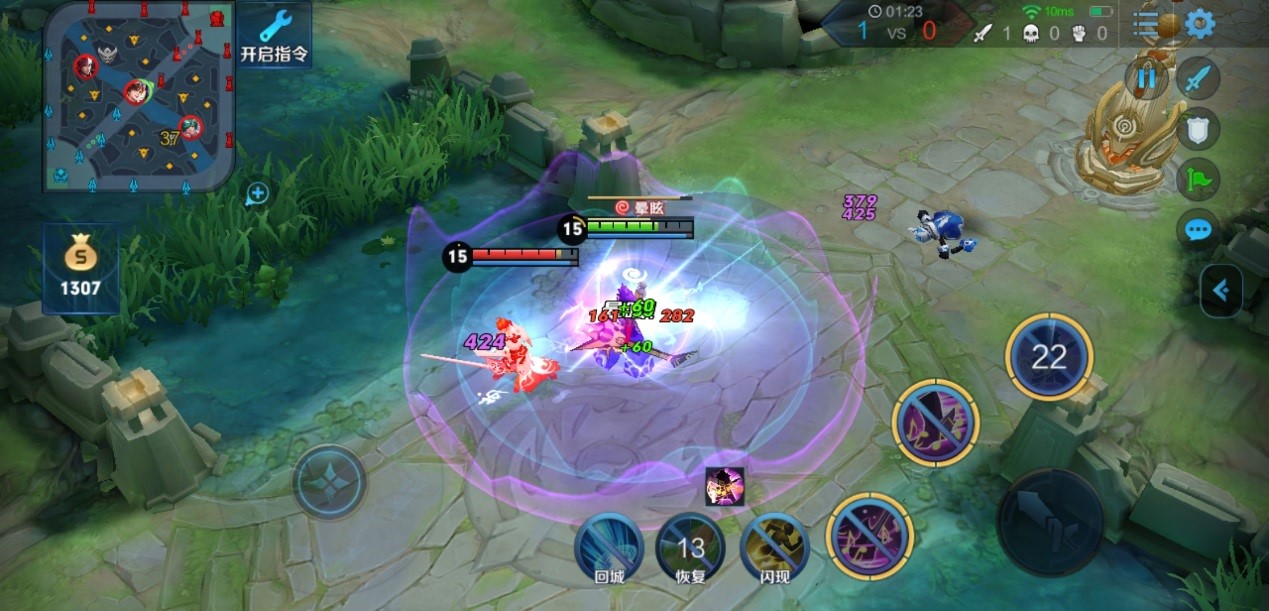Tap the movement joystick
This screenshot has height=611, width=1269.
[x=330, y=482]
